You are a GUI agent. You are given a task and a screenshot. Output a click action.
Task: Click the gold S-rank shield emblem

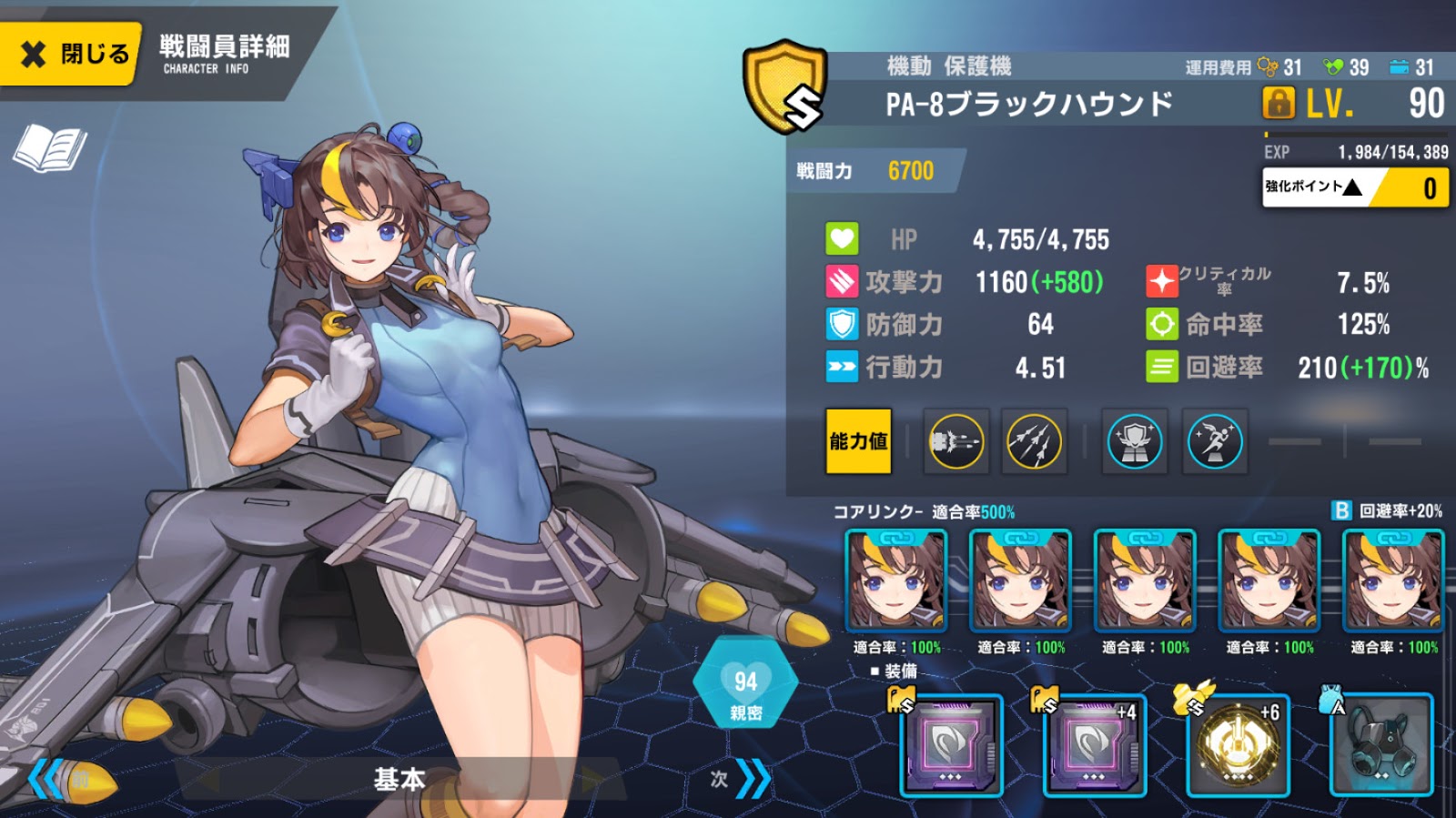click(x=784, y=86)
